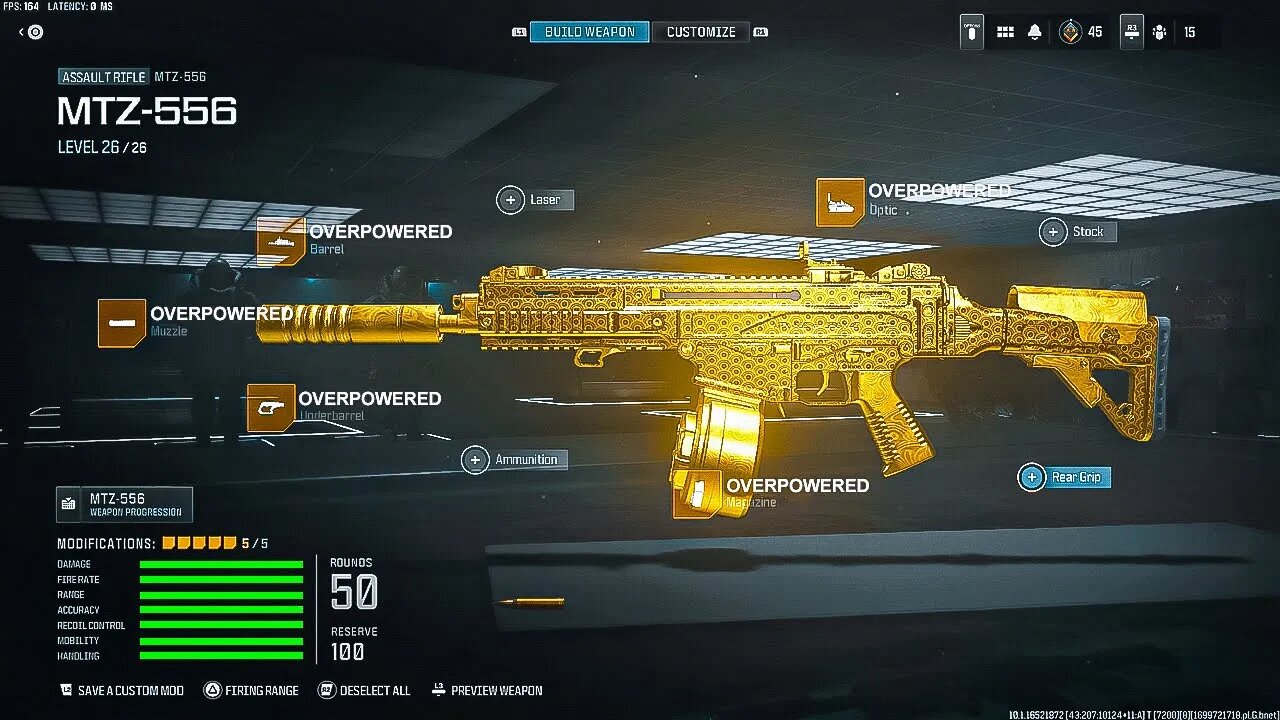Open the firing range
This screenshot has width=1280, height=720.
(x=251, y=690)
